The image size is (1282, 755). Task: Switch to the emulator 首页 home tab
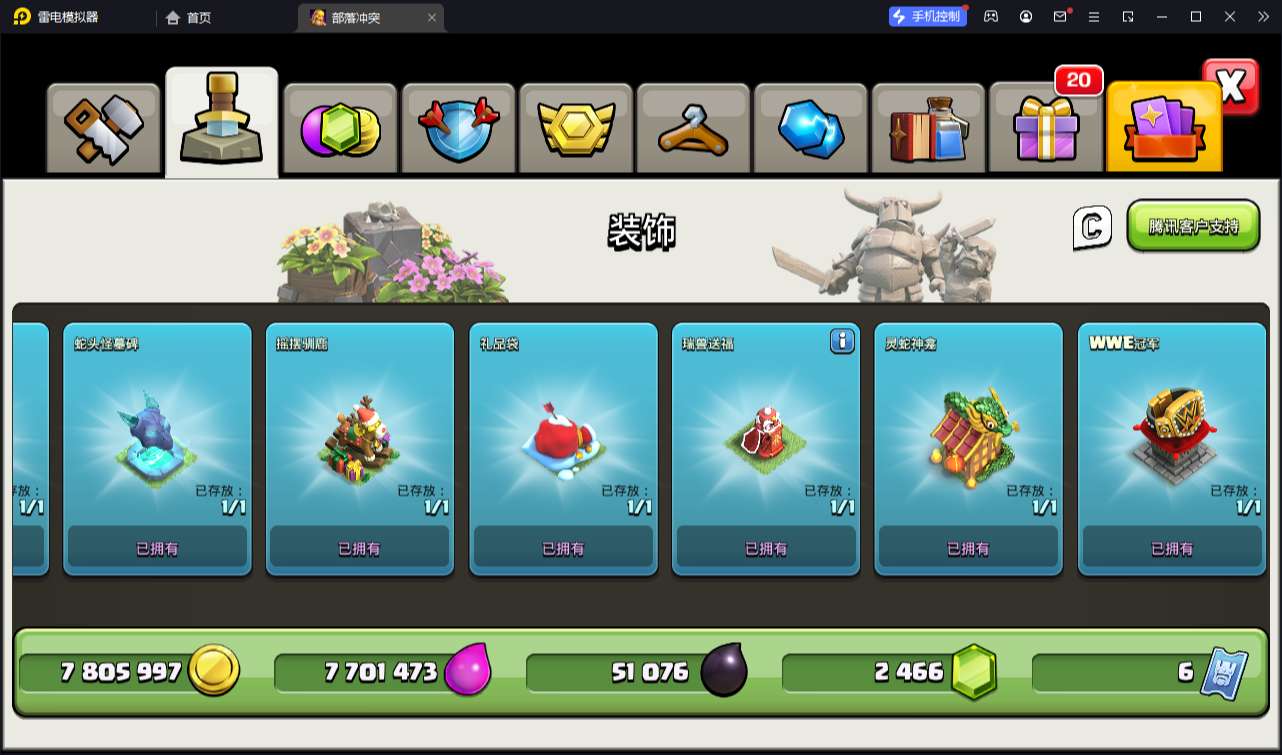point(189,17)
